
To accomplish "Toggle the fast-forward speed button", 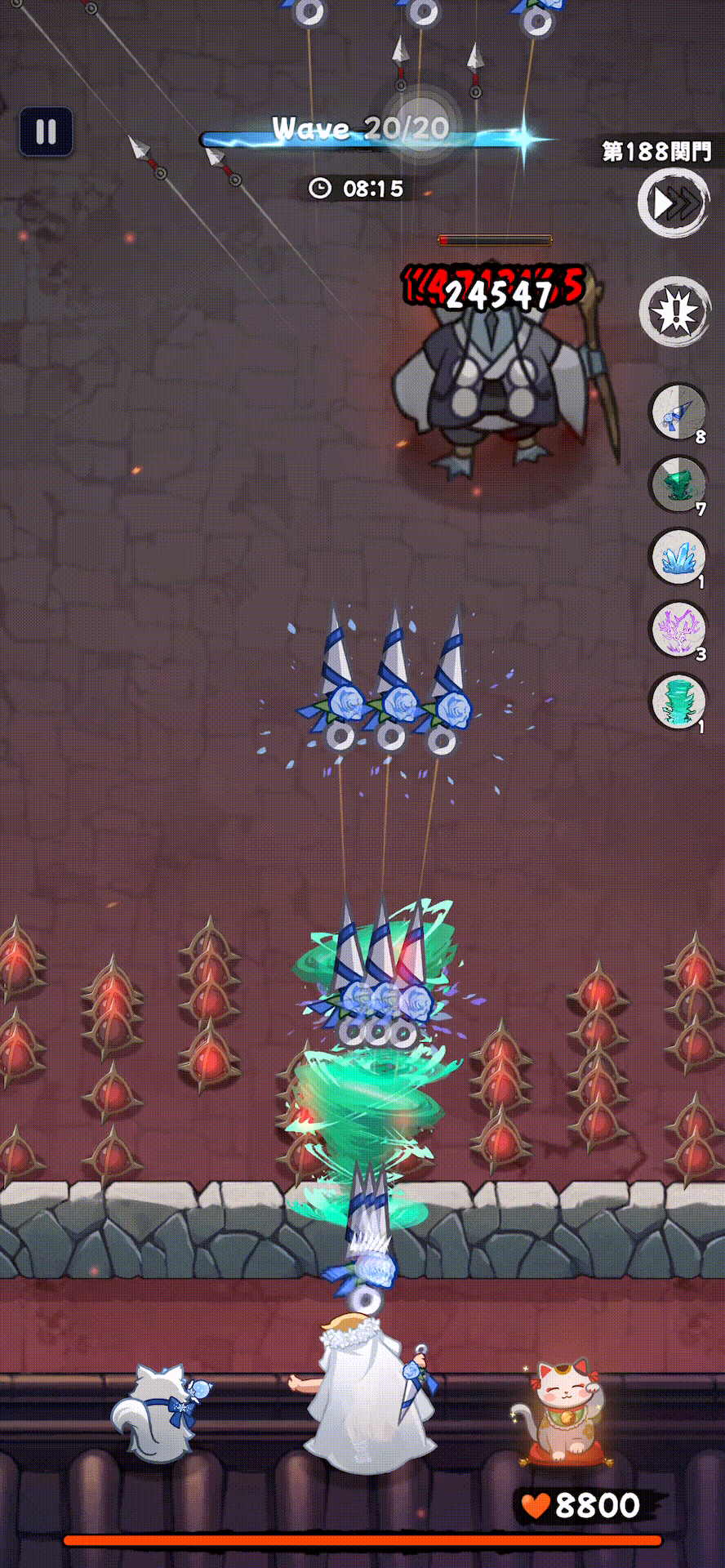I will coord(674,203).
